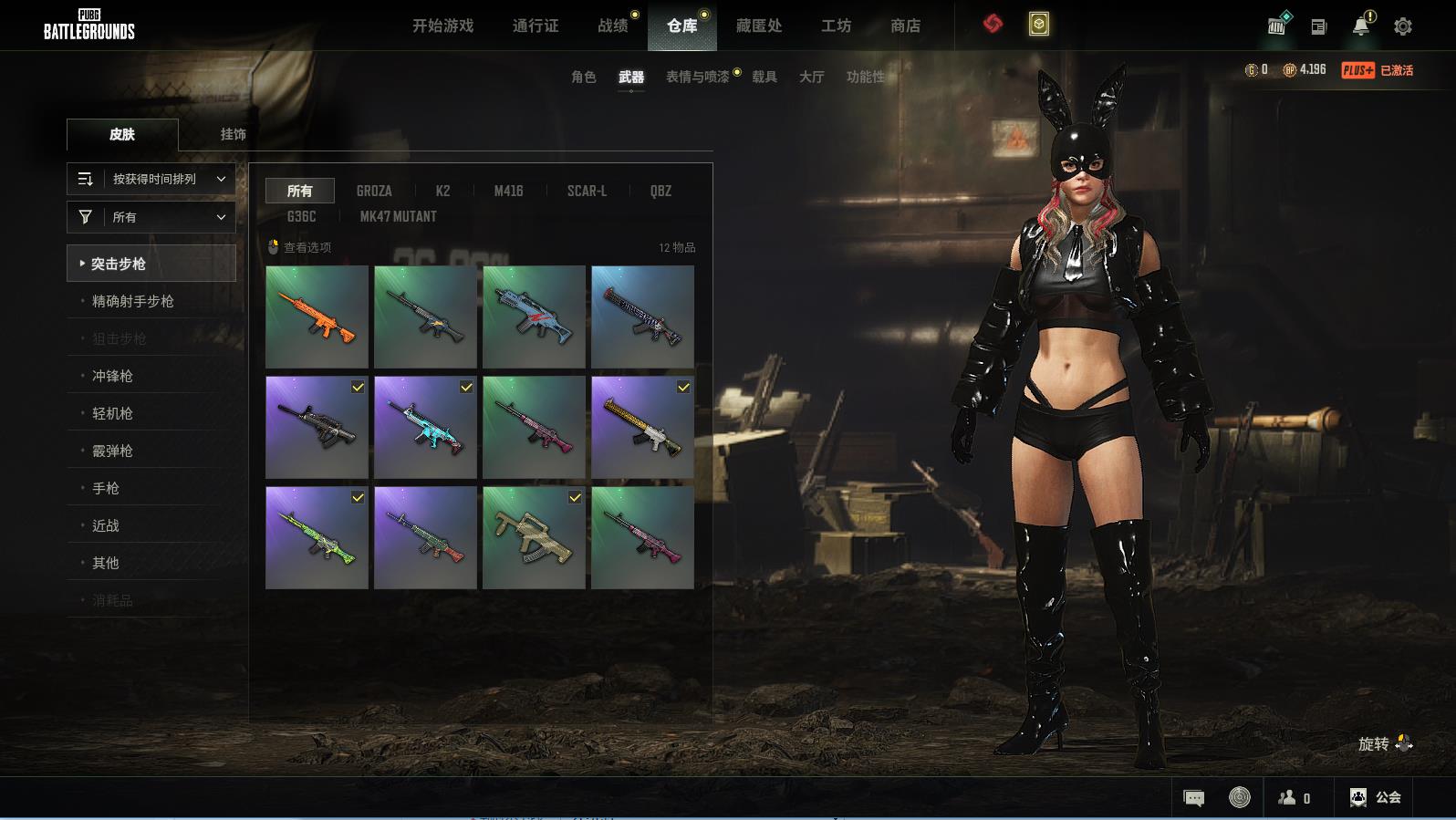
Task: Expand the 所有 filter dropdown
Action: pos(151,217)
